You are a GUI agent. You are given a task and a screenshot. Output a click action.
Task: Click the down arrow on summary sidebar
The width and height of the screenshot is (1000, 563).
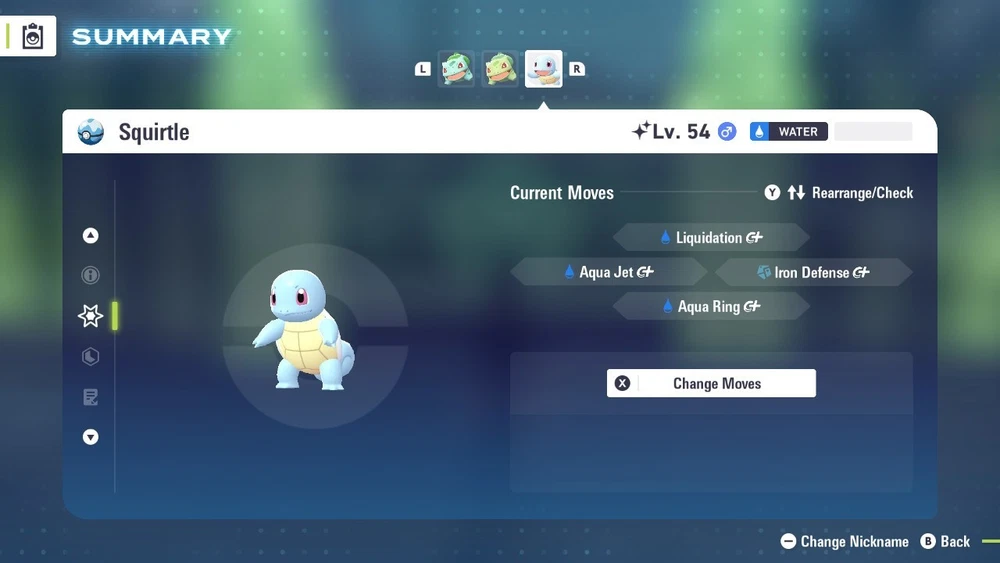[91, 437]
